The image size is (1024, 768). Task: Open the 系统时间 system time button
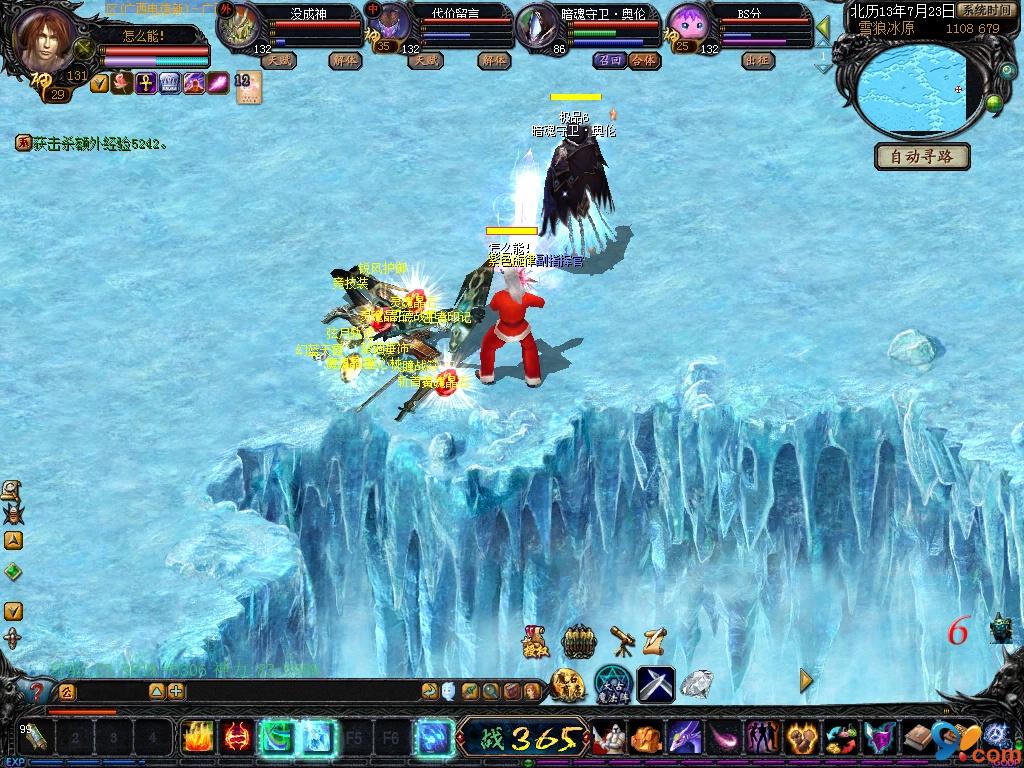[x=984, y=10]
